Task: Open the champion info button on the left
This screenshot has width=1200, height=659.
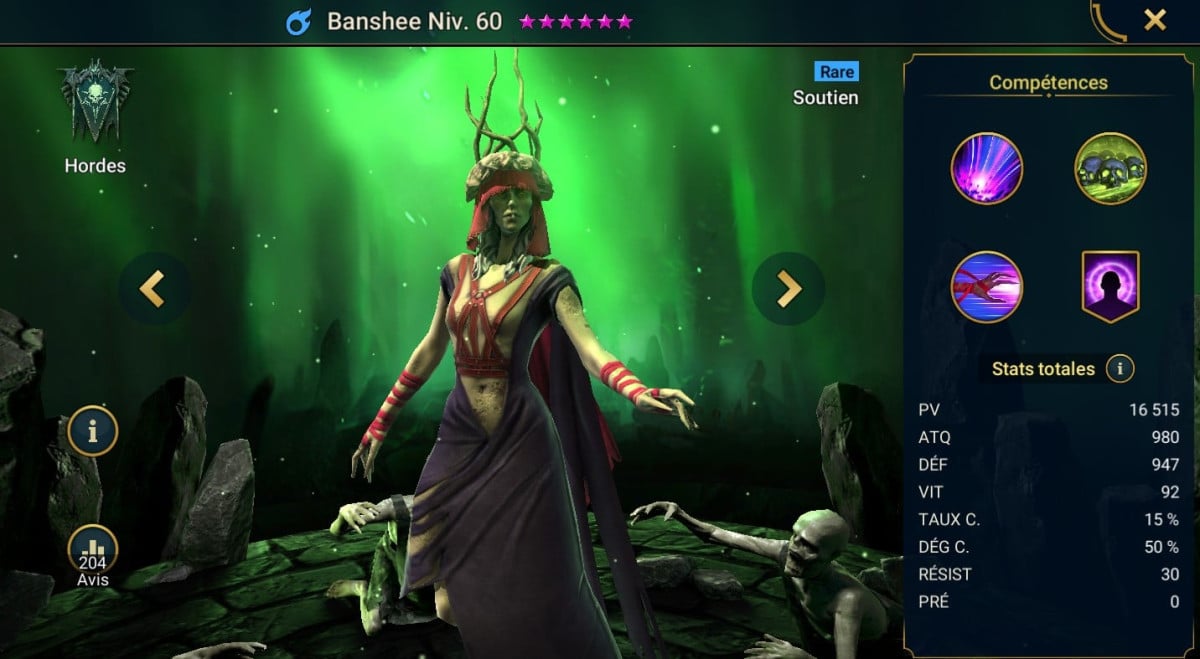Action: [93, 432]
